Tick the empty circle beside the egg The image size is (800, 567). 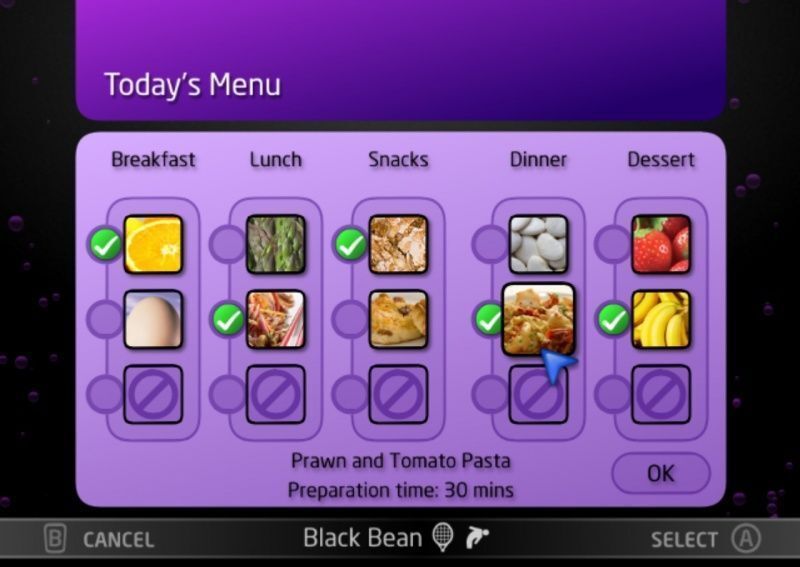coord(105,319)
